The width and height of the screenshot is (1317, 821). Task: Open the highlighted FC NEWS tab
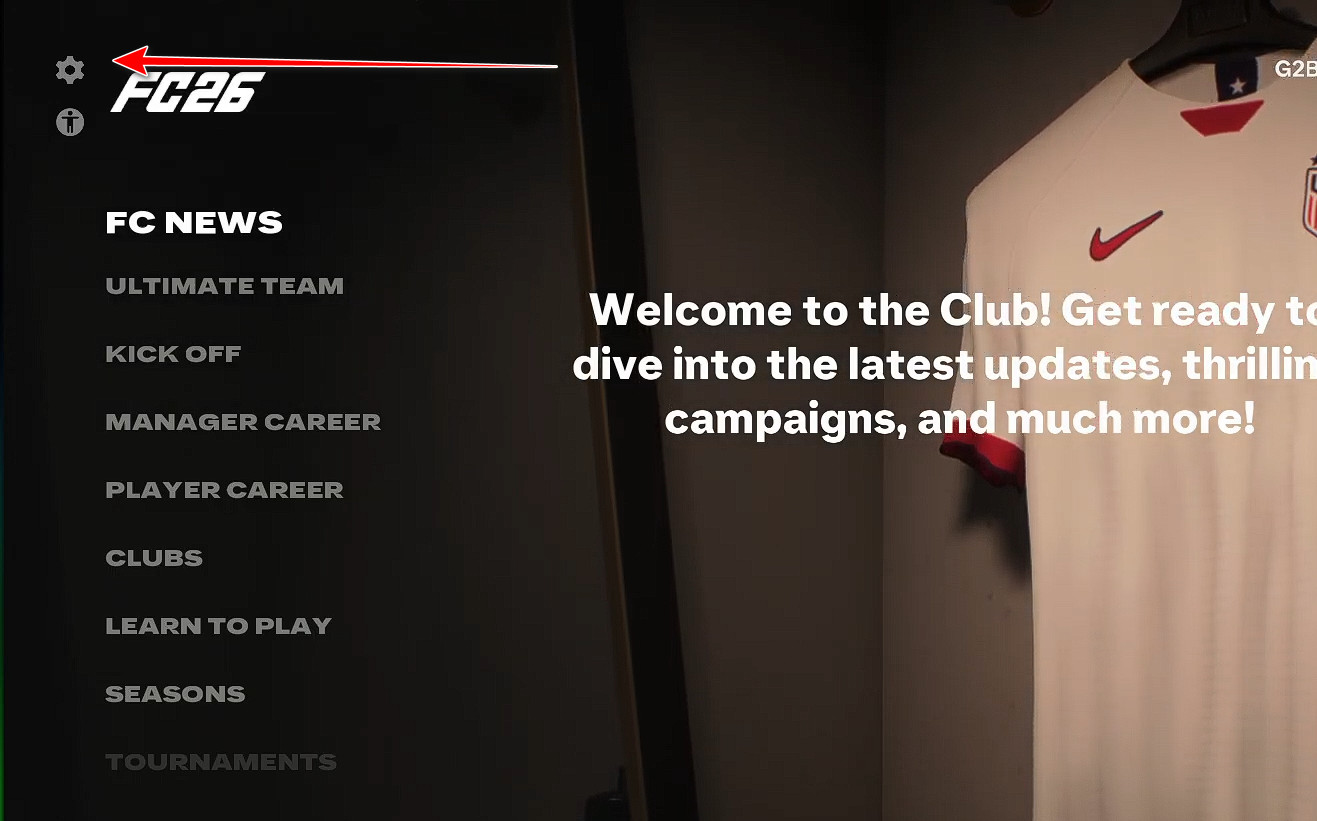192,222
